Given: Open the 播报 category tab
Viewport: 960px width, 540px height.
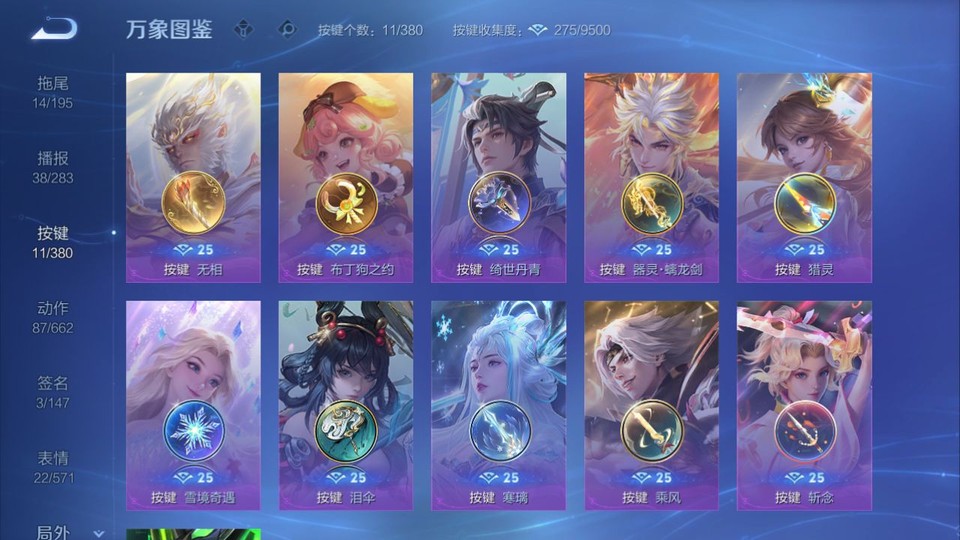Looking at the screenshot, I should (53, 166).
